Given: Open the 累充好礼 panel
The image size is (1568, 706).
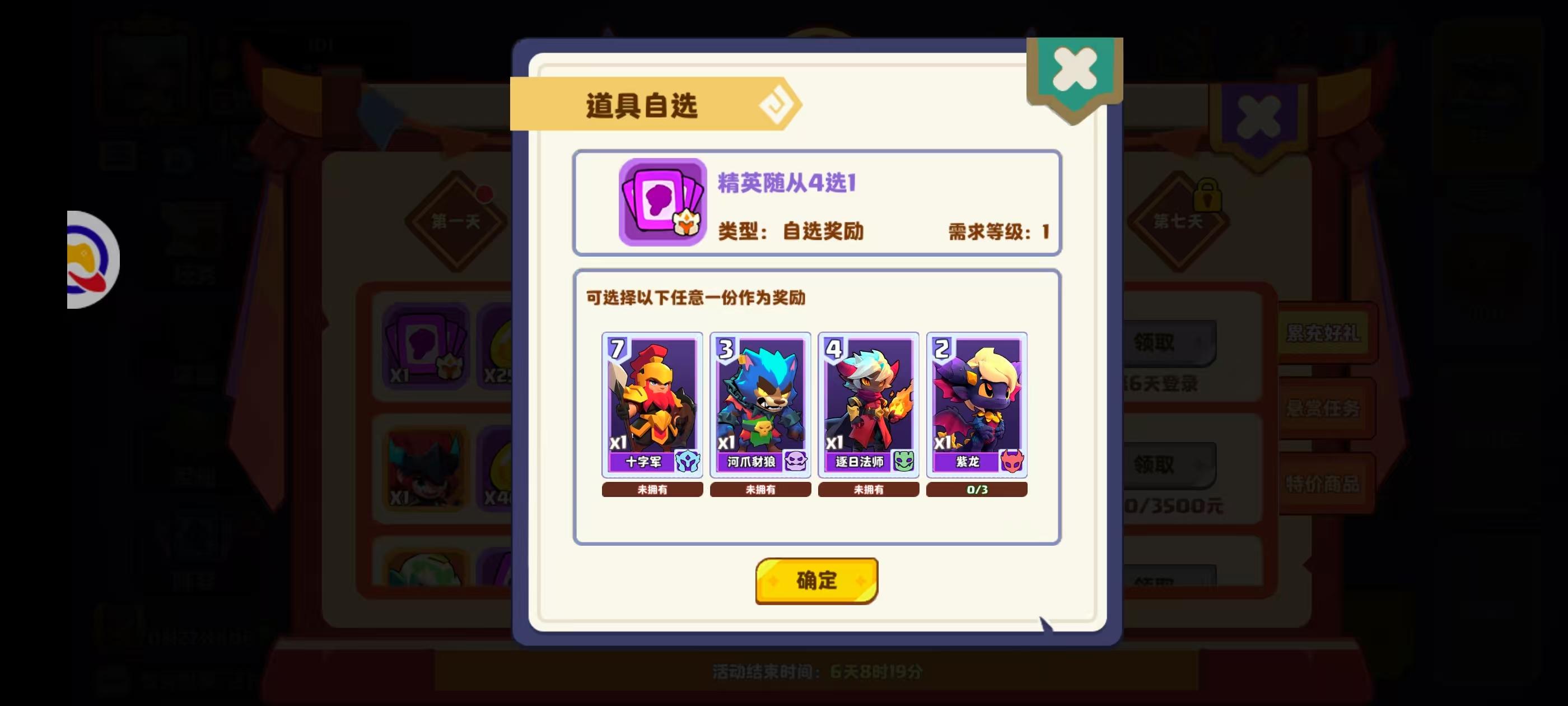Looking at the screenshot, I should pos(1324,334).
